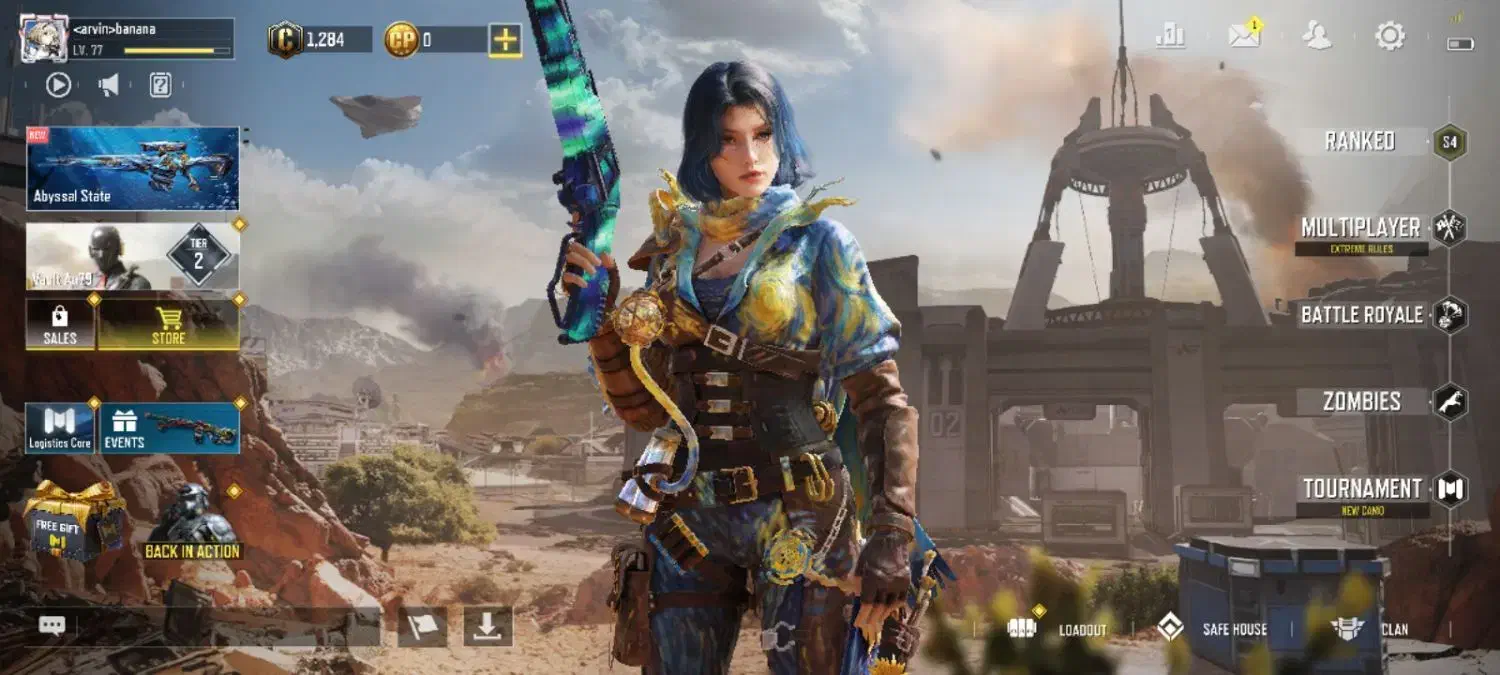
Task: Open the Abyssal State weapon banner
Action: 133,168
